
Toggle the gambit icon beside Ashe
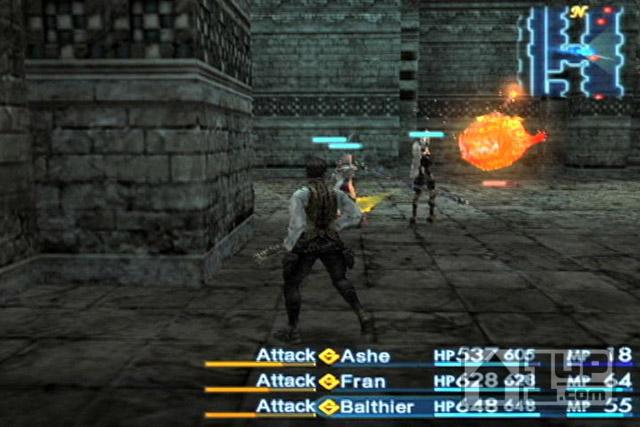tap(329, 356)
